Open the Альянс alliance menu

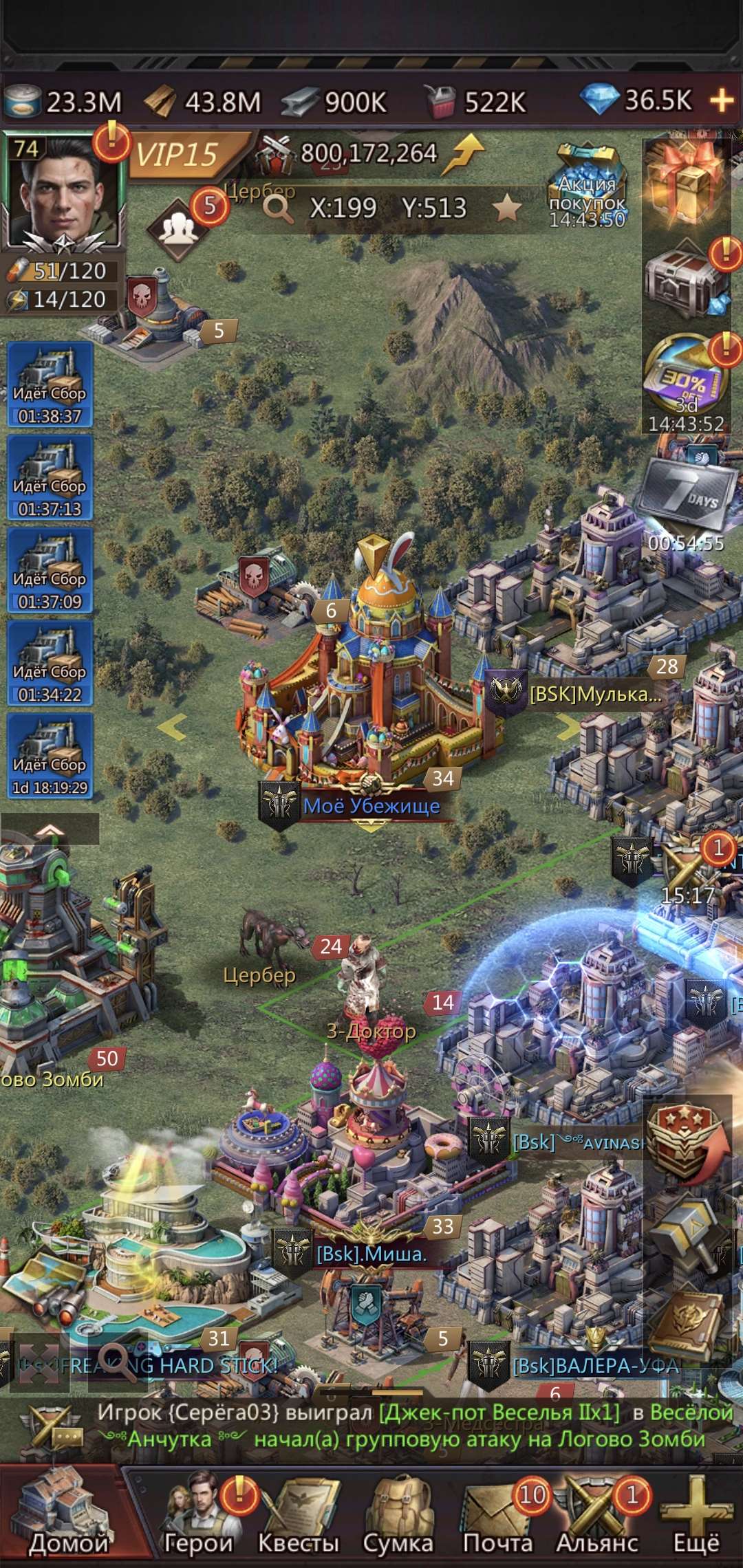(x=597, y=1513)
